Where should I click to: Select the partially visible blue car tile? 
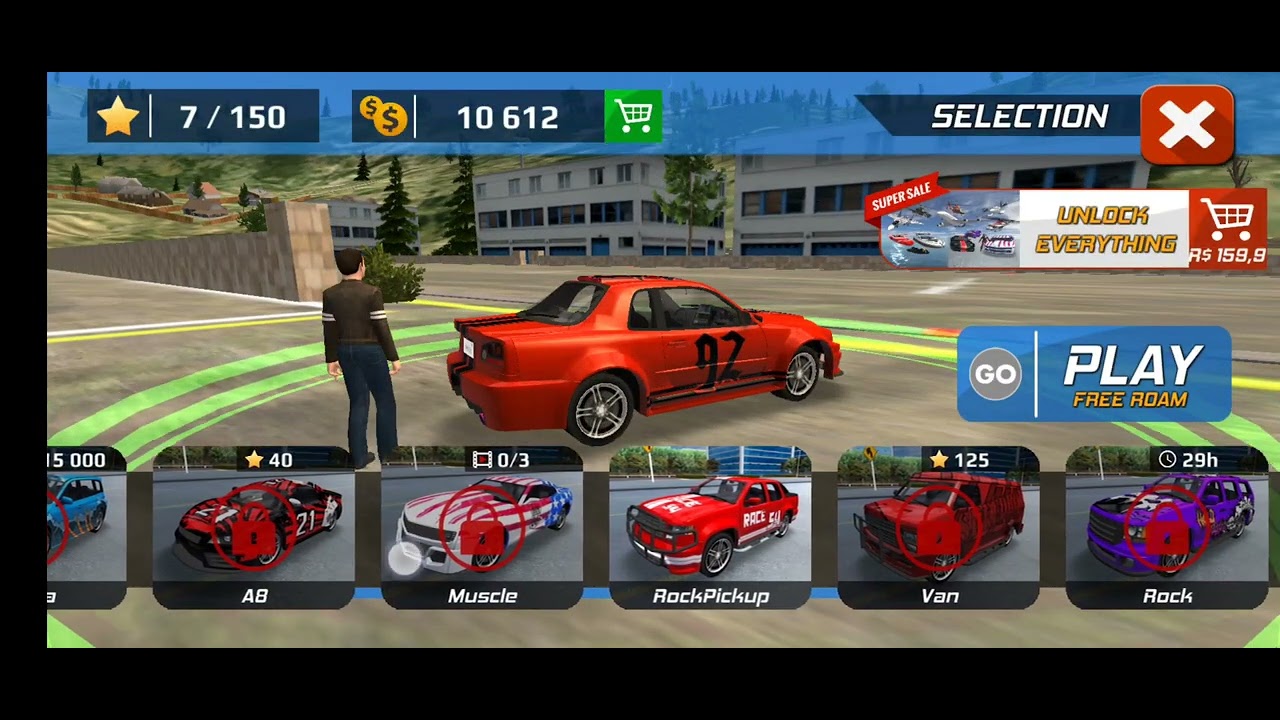pyautogui.click(x=86, y=528)
